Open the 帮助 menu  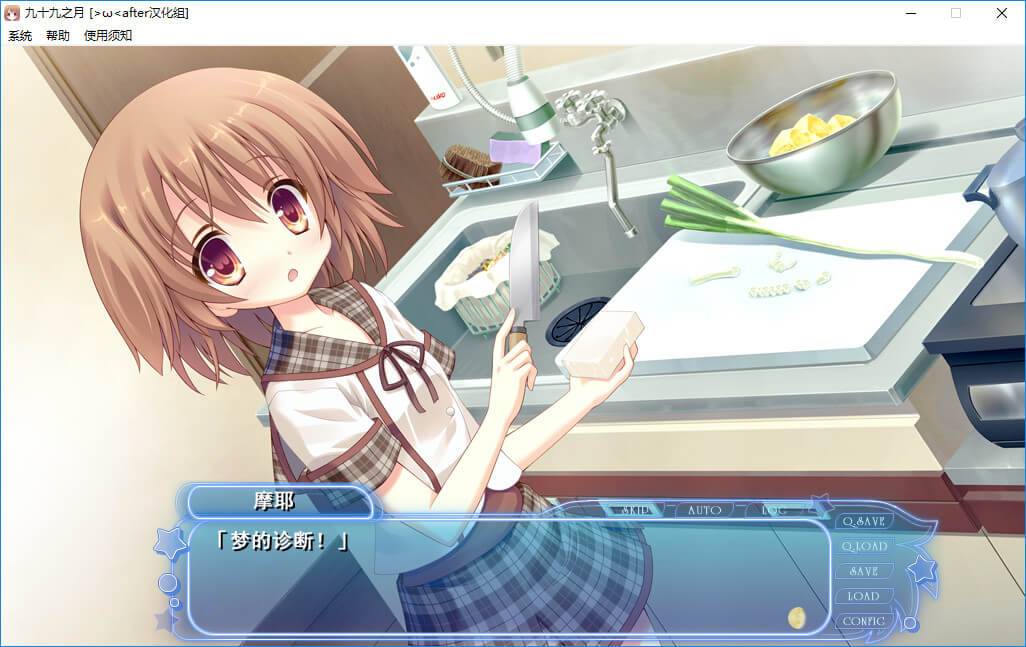coord(58,35)
